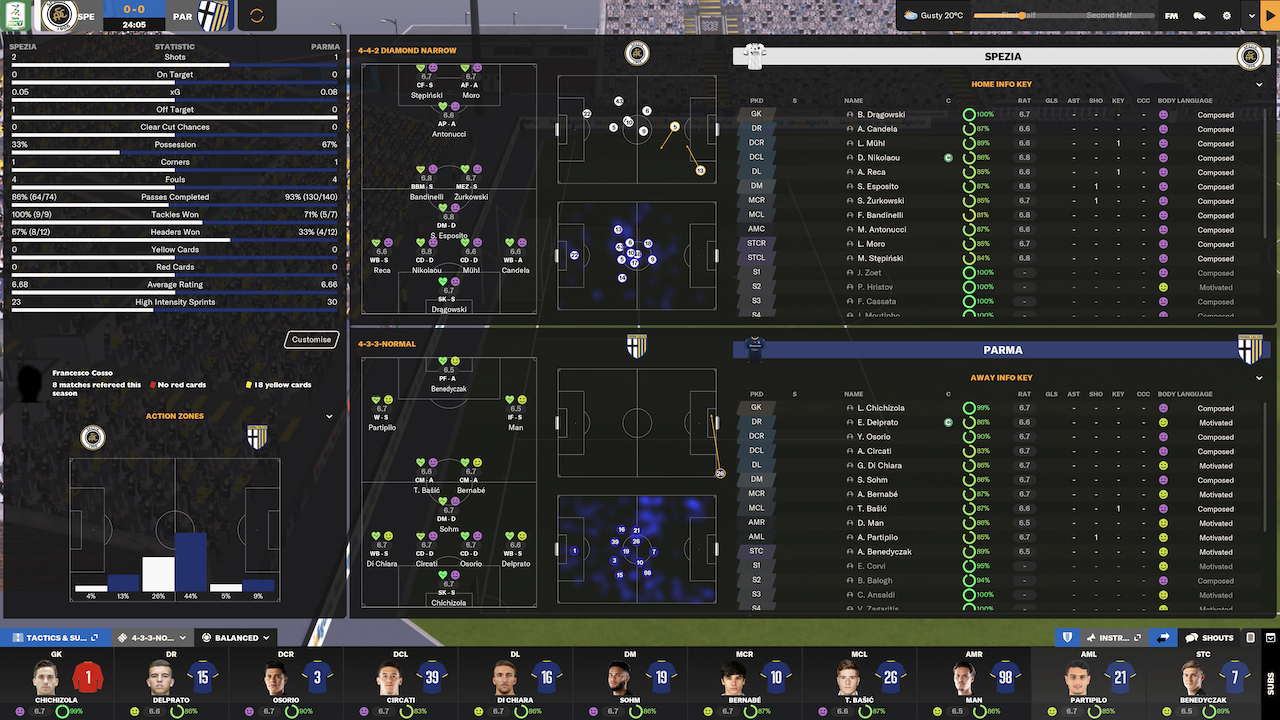This screenshot has height=720, width=1280.
Task: Open the Home Info Key dropdown
Action: pos(1259,85)
